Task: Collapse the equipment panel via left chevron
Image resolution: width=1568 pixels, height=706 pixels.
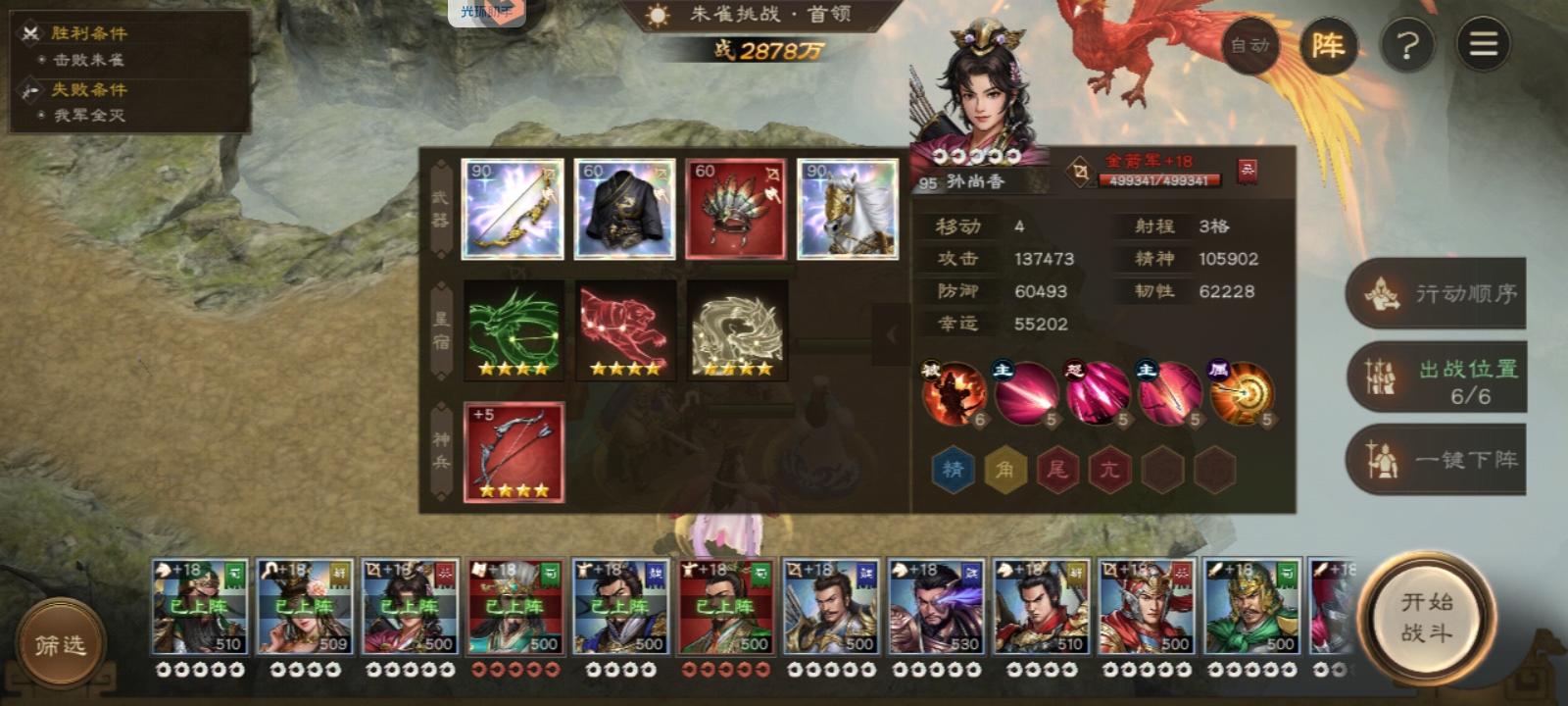Action: click(x=891, y=333)
